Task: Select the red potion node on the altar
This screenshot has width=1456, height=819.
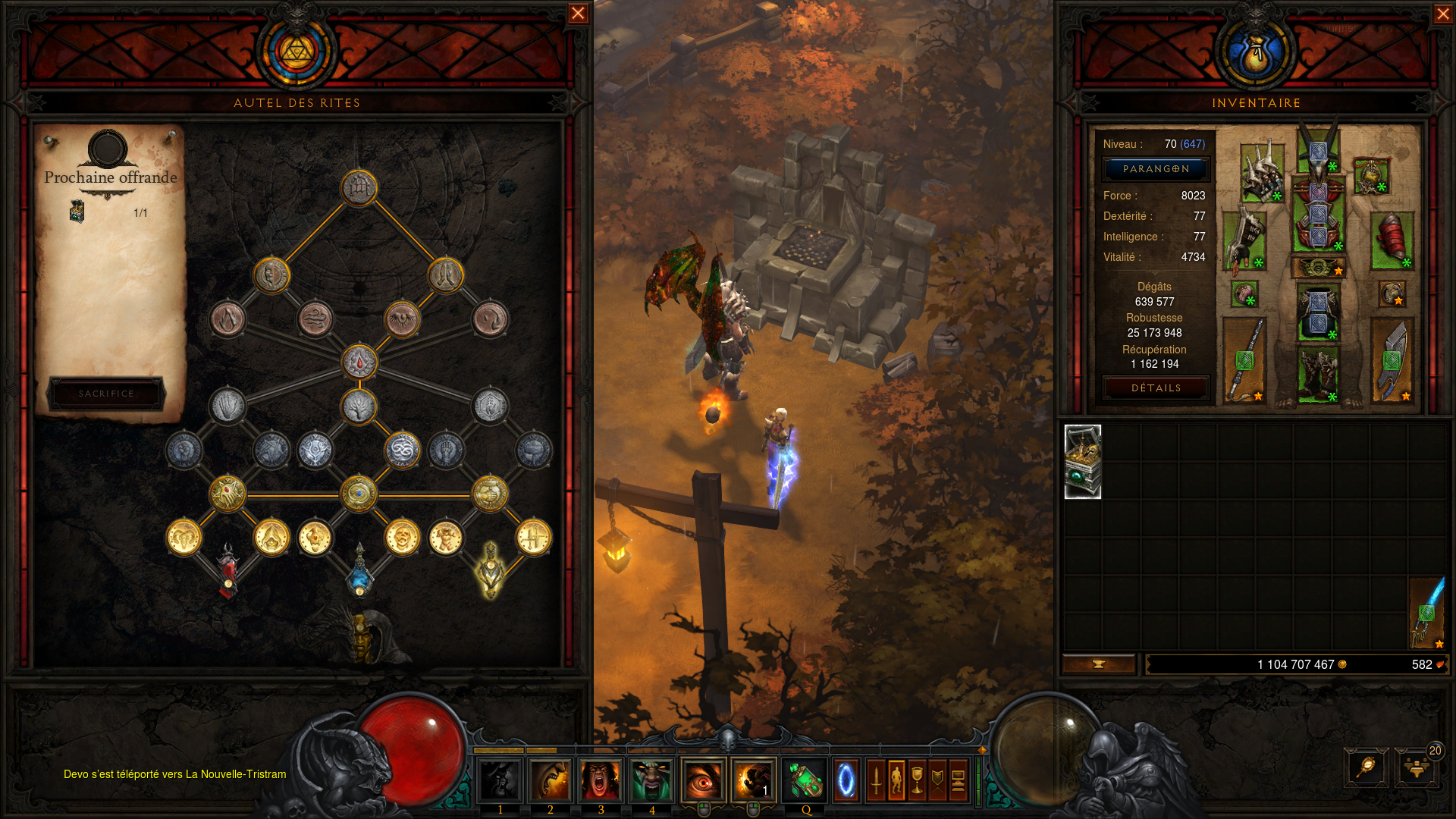Action: click(227, 570)
